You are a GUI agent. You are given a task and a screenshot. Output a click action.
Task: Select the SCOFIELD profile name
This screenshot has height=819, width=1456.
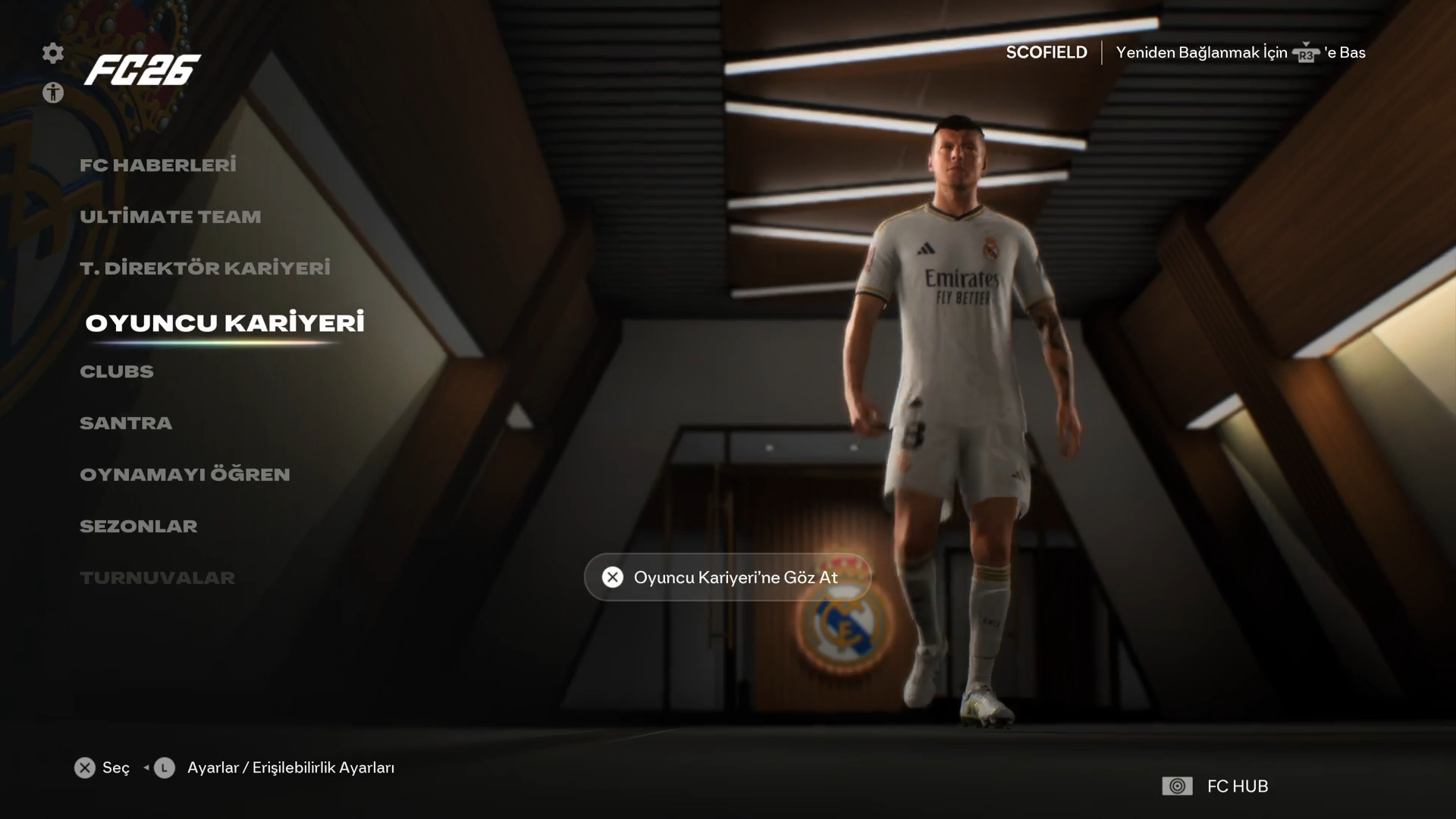pos(1046,52)
